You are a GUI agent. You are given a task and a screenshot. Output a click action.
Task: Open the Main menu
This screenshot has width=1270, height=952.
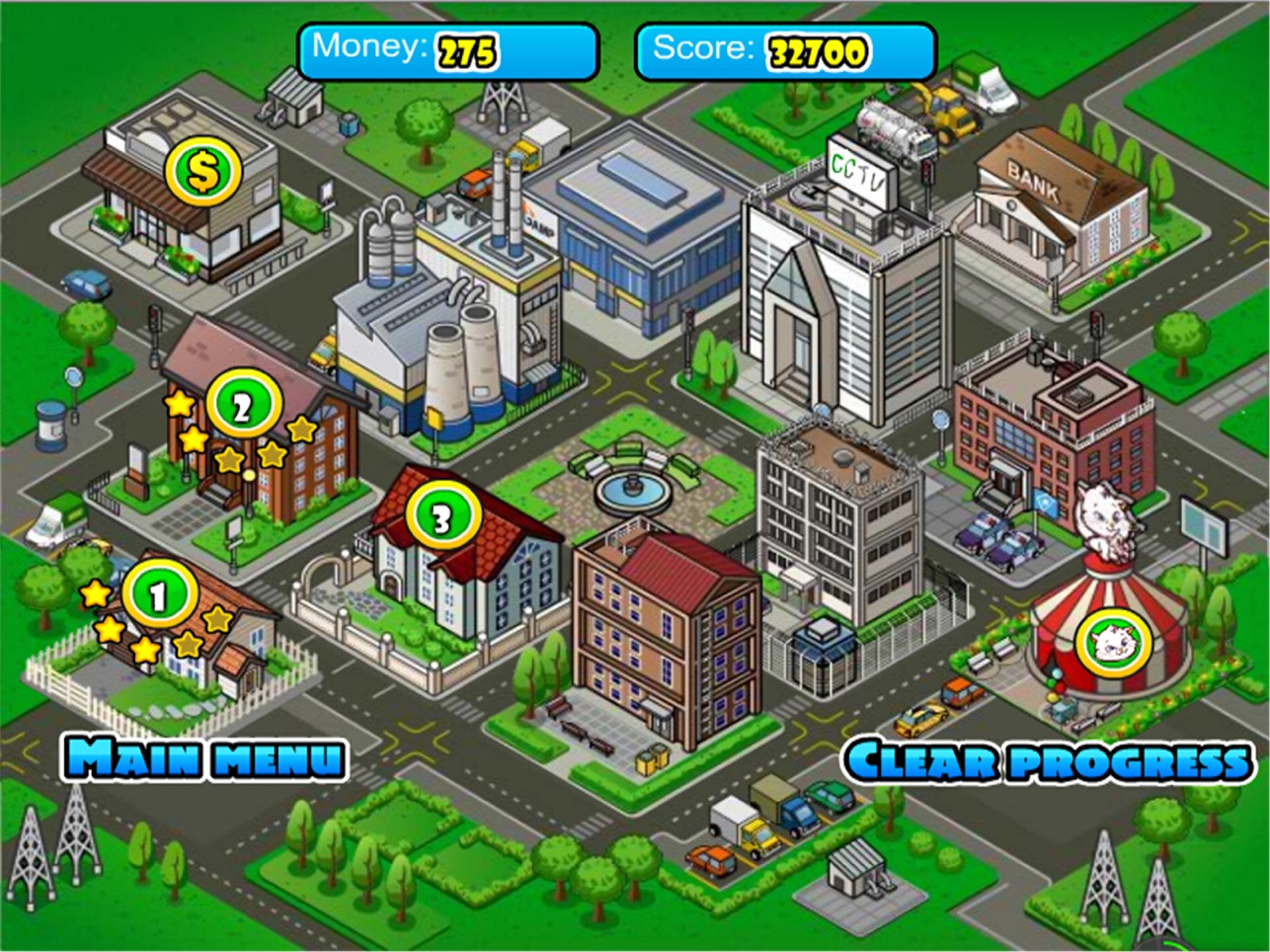[x=205, y=758]
